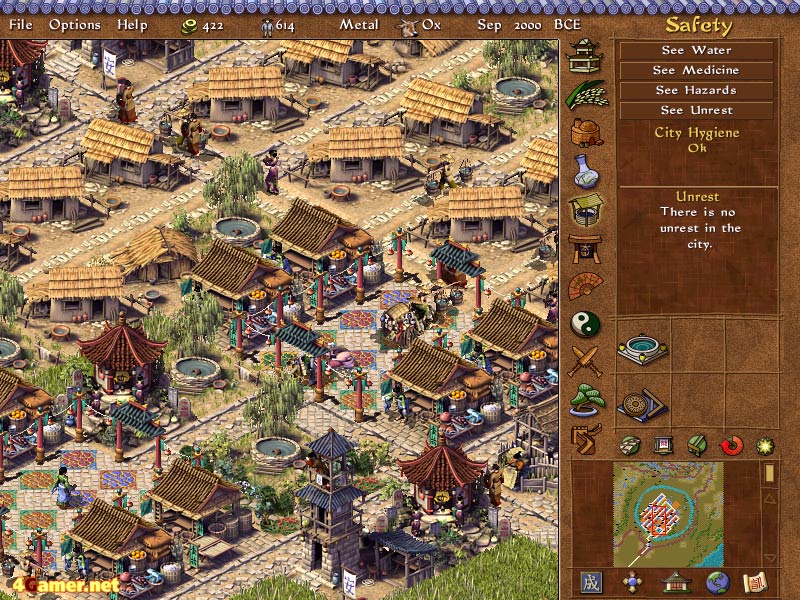Show the See Unrest overlay
This screenshot has height=600, width=800.
tap(696, 110)
